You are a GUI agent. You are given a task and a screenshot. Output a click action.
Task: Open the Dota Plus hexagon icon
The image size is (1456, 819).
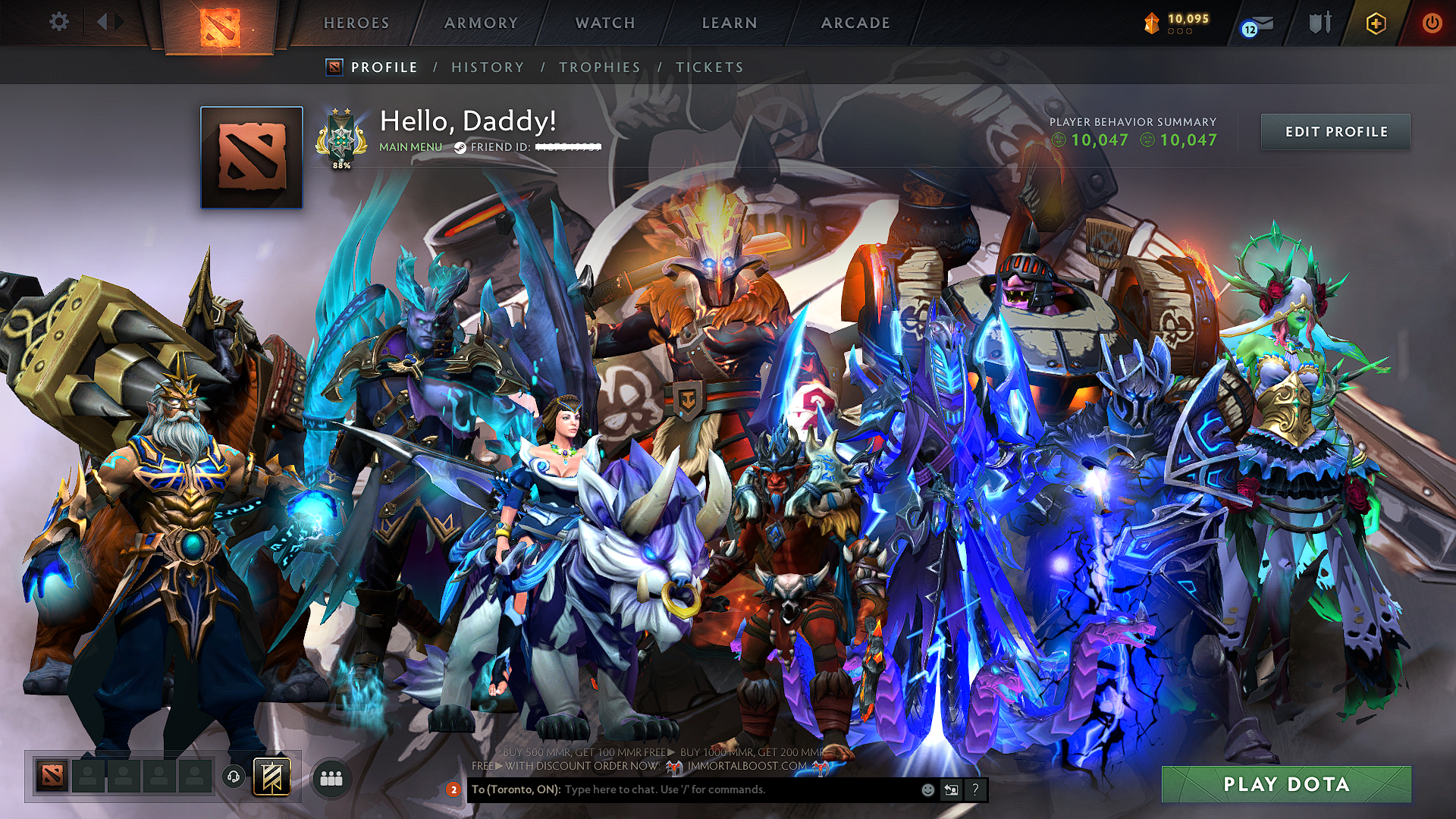[1376, 23]
